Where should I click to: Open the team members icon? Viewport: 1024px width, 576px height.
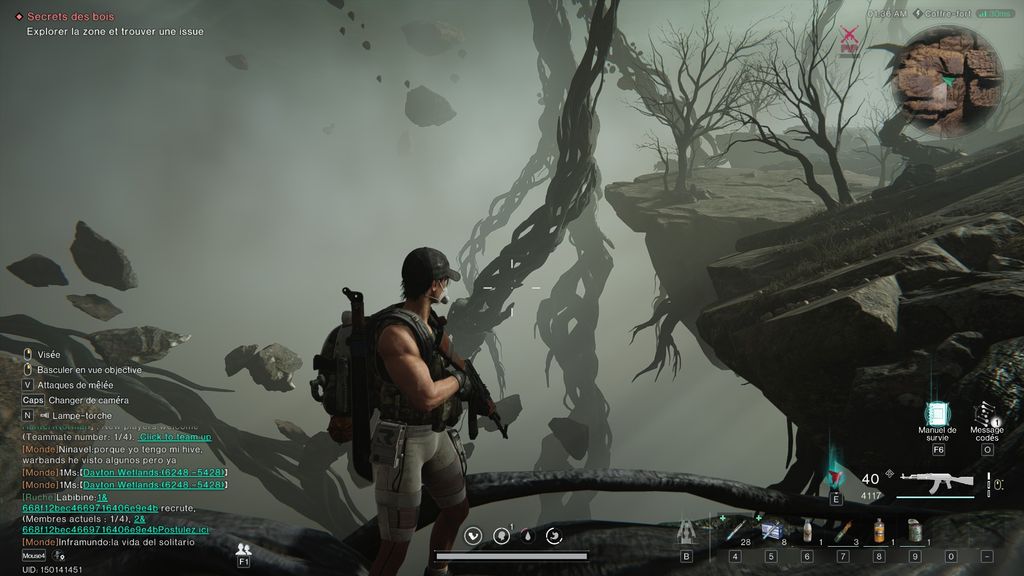(243, 549)
